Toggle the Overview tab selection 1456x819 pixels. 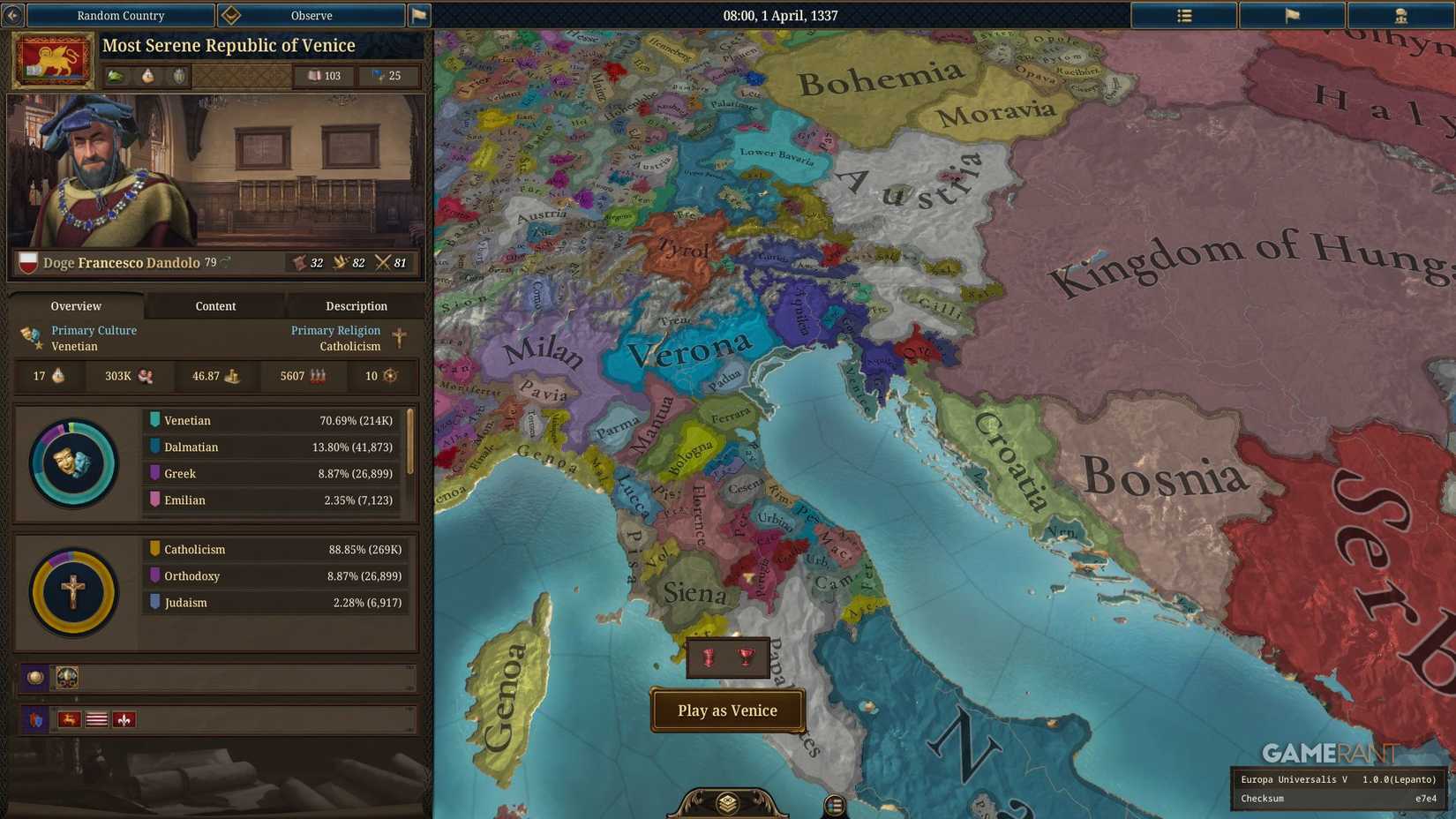pos(75,306)
